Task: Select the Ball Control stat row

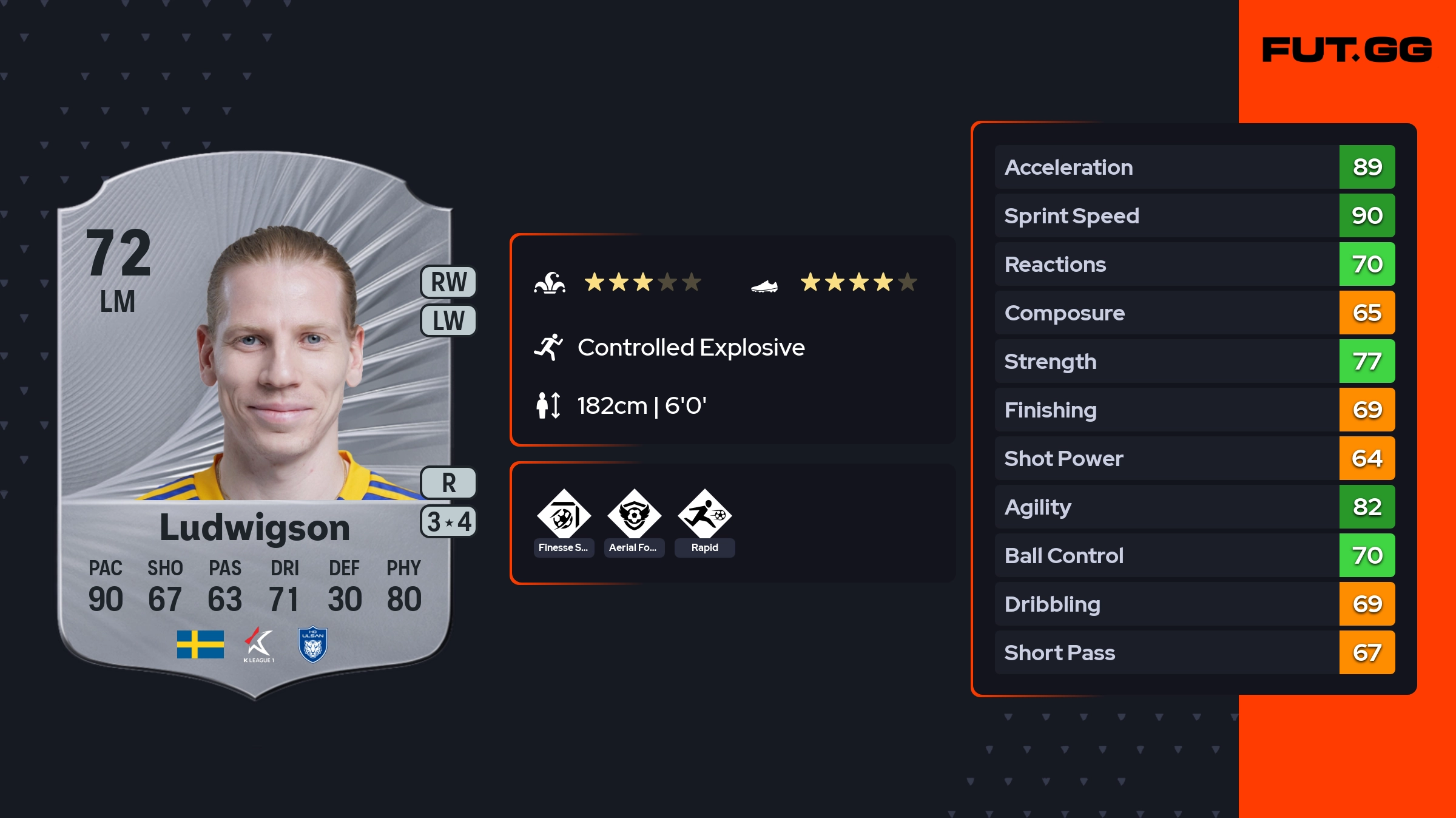Action: click(x=1195, y=555)
